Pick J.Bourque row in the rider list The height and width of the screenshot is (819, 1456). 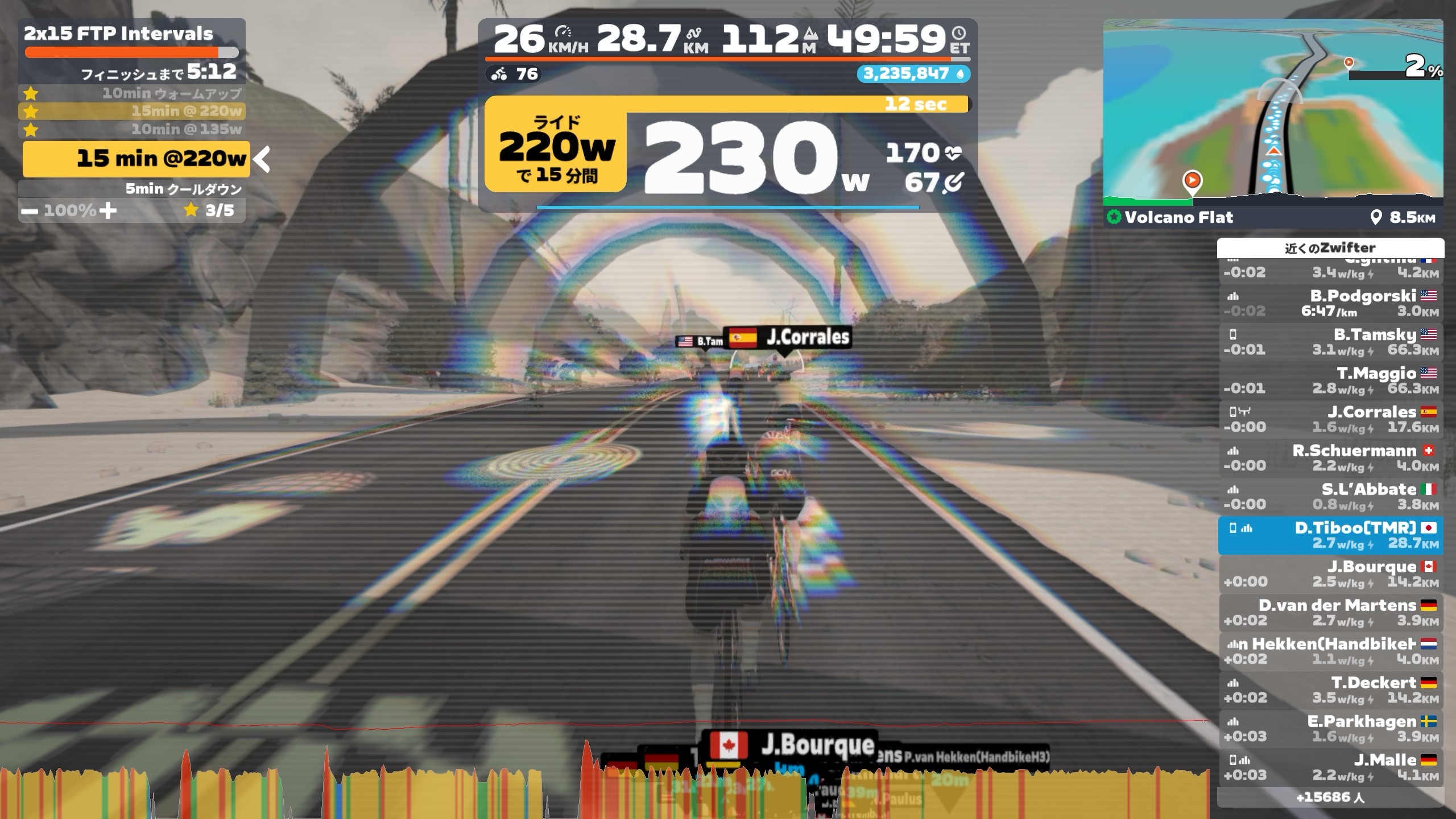click(1330, 574)
